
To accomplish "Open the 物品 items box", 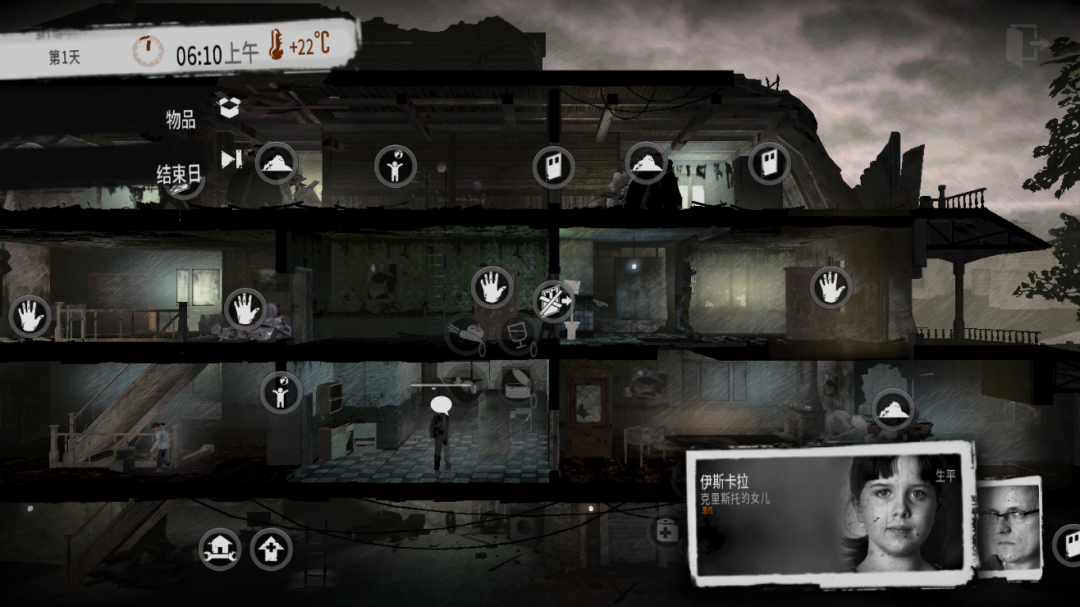I will pos(229,107).
